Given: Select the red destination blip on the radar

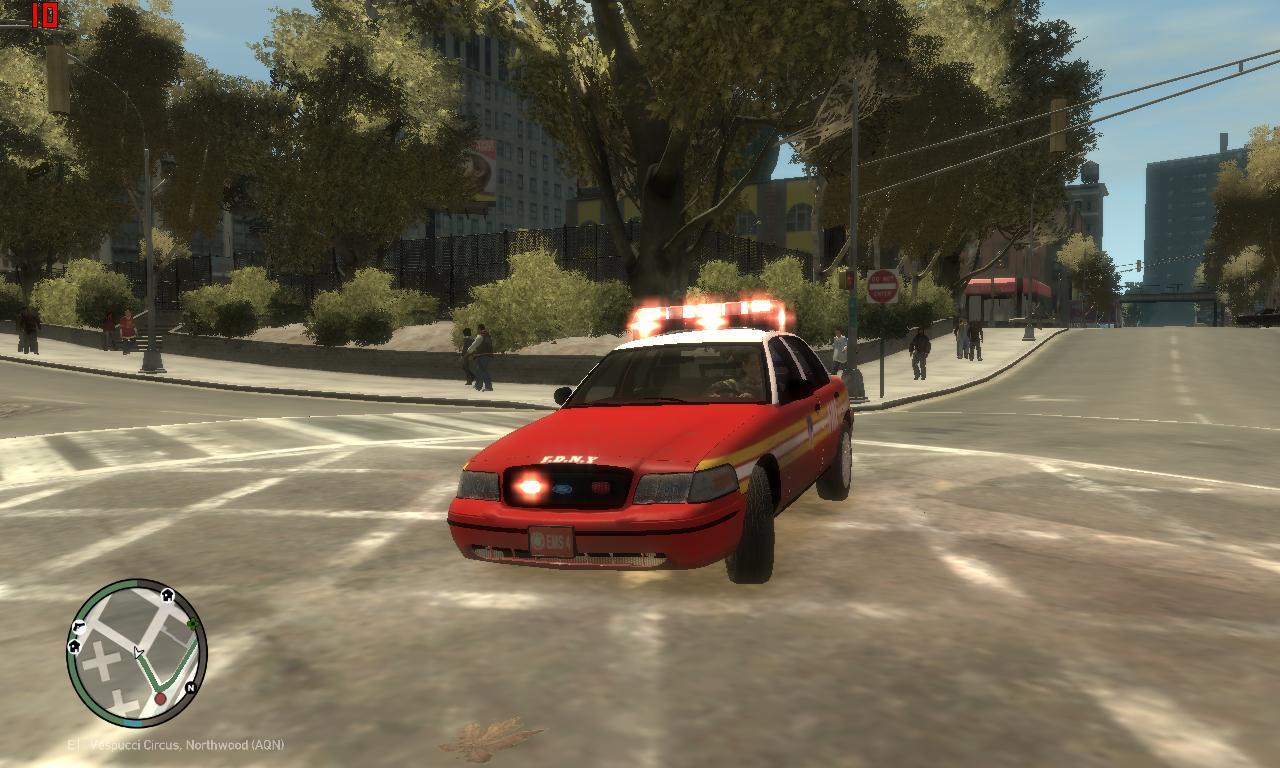Looking at the screenshot, I should [160, 698].
